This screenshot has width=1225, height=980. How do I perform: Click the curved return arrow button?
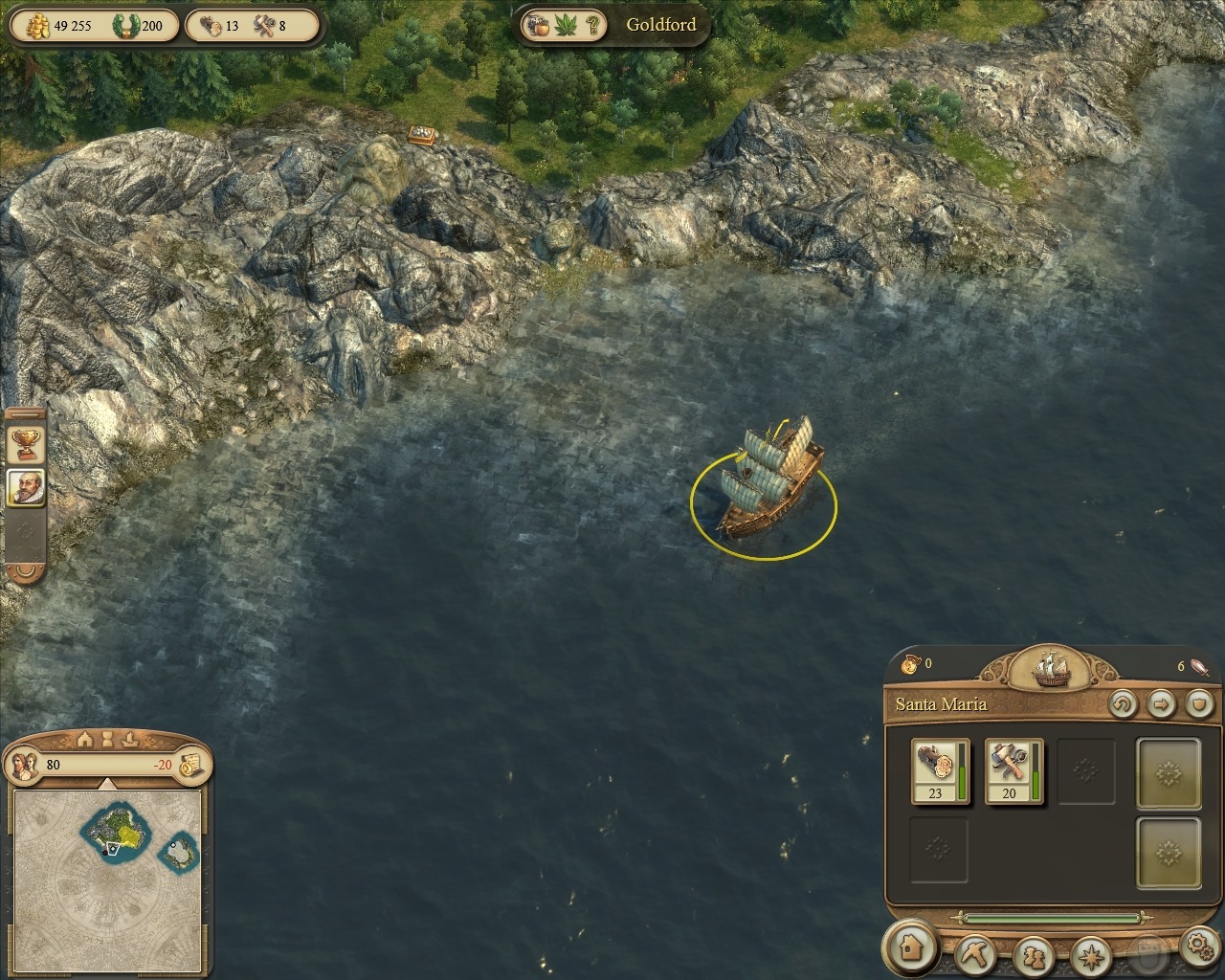tap(1123, 705)
